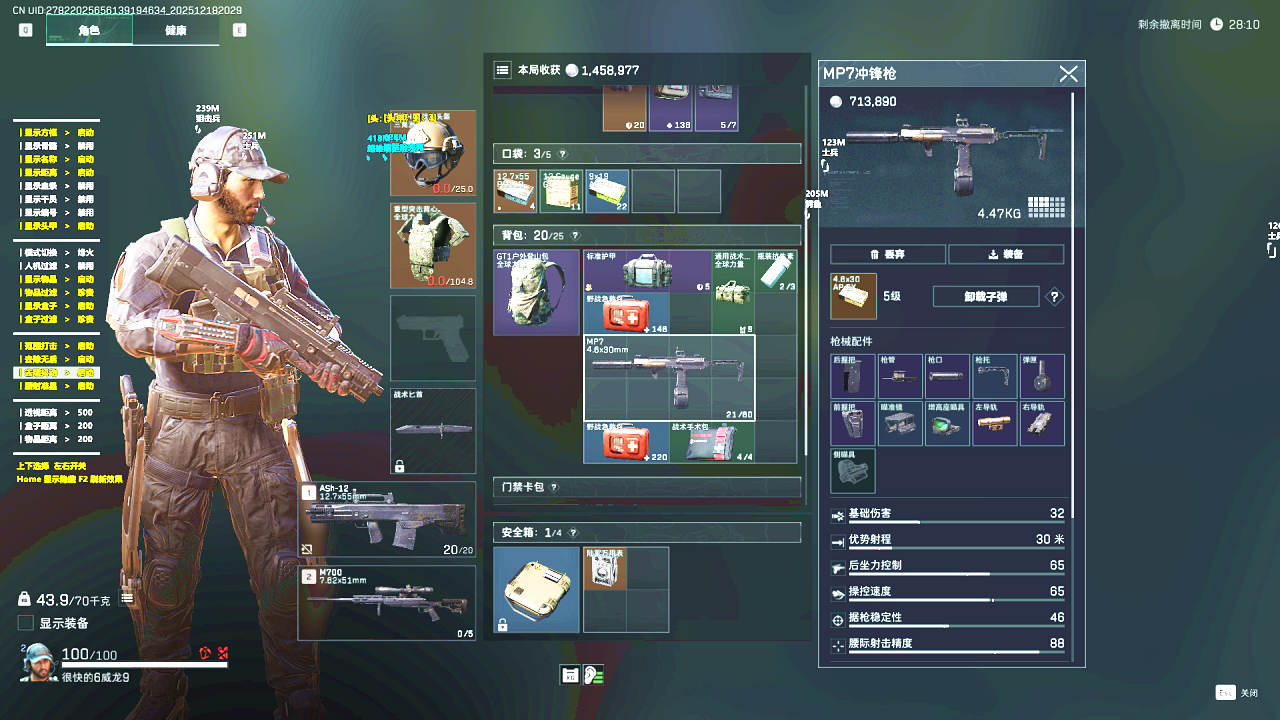Discard the MP7 with 丢弃 button
The image size is (1280, 720).
coord(887,254)
